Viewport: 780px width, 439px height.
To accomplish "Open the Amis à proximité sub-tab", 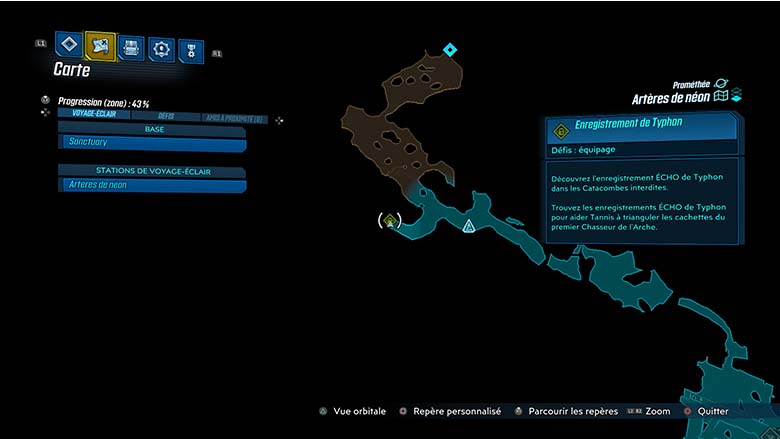I will 233,118.
